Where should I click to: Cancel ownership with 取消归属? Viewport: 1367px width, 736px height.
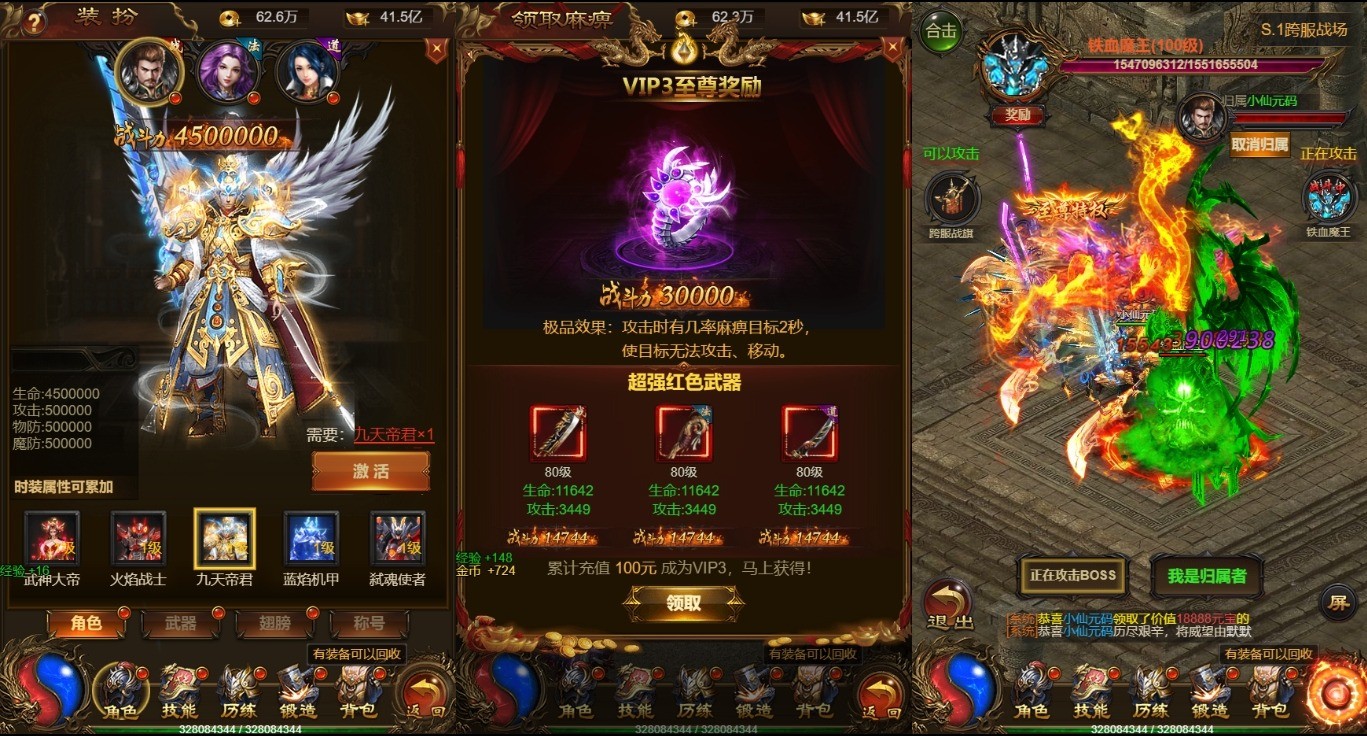(x=1259, y=144)
